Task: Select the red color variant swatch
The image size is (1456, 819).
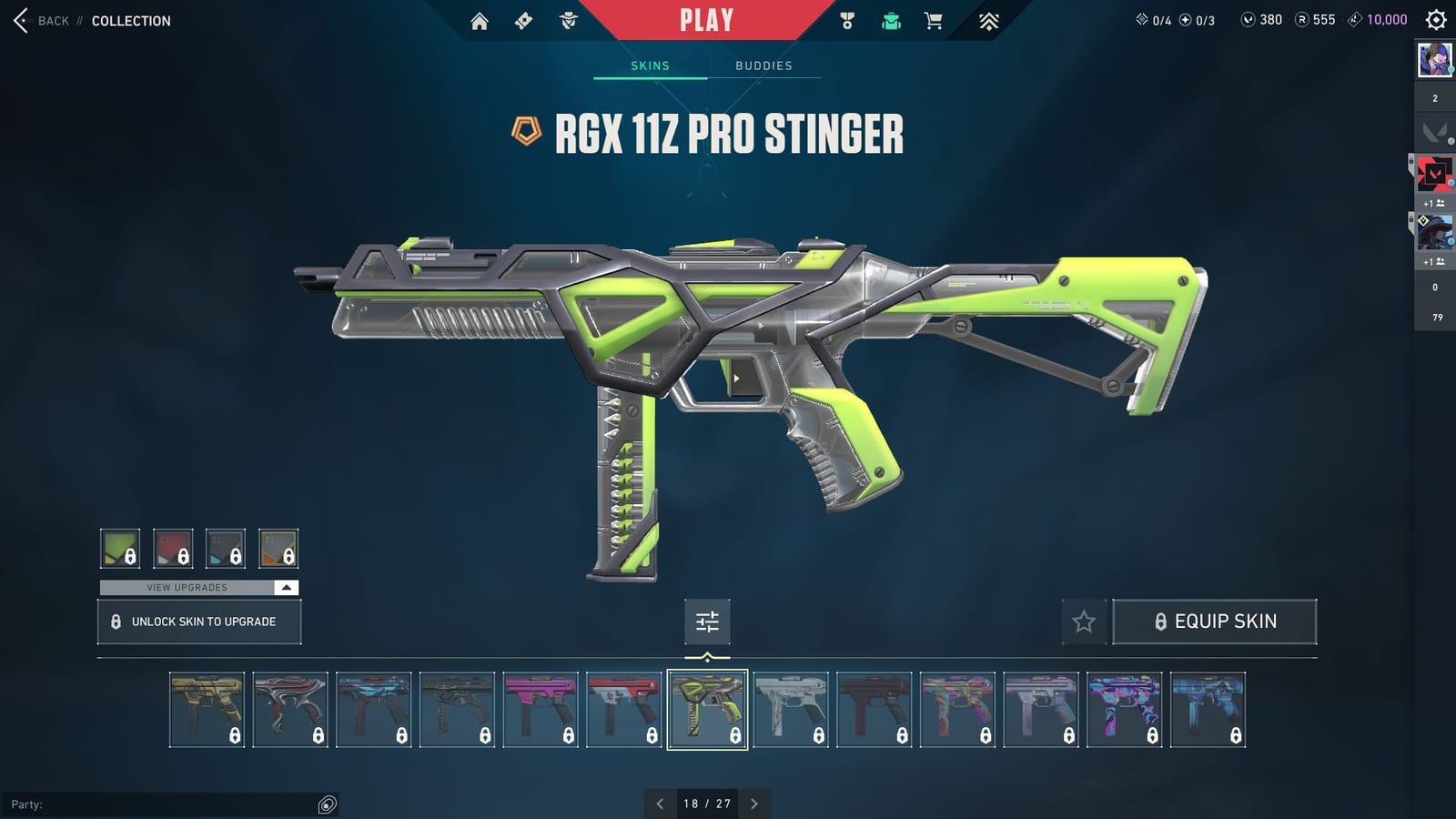Action: 173,548
